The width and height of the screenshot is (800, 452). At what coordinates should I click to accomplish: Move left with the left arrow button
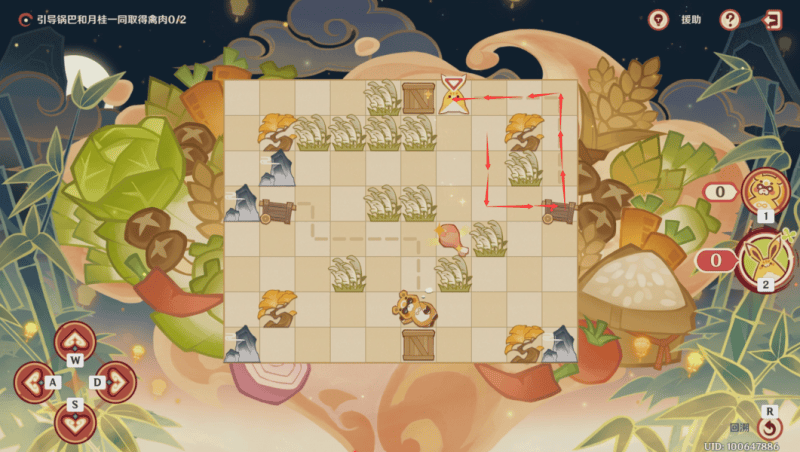click(x=34, y=381)
